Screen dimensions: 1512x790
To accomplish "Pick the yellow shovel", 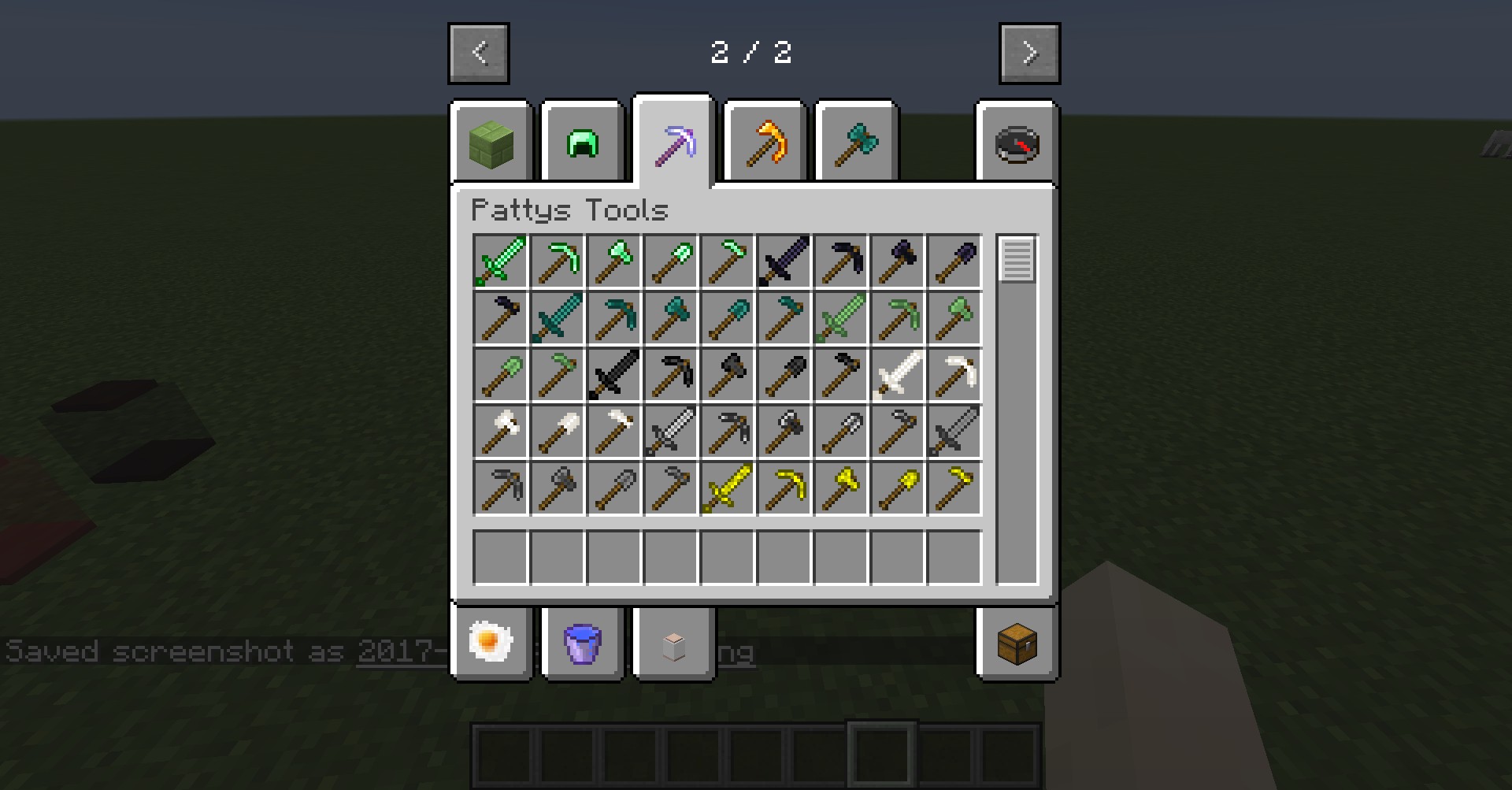I will click(897, 488).
